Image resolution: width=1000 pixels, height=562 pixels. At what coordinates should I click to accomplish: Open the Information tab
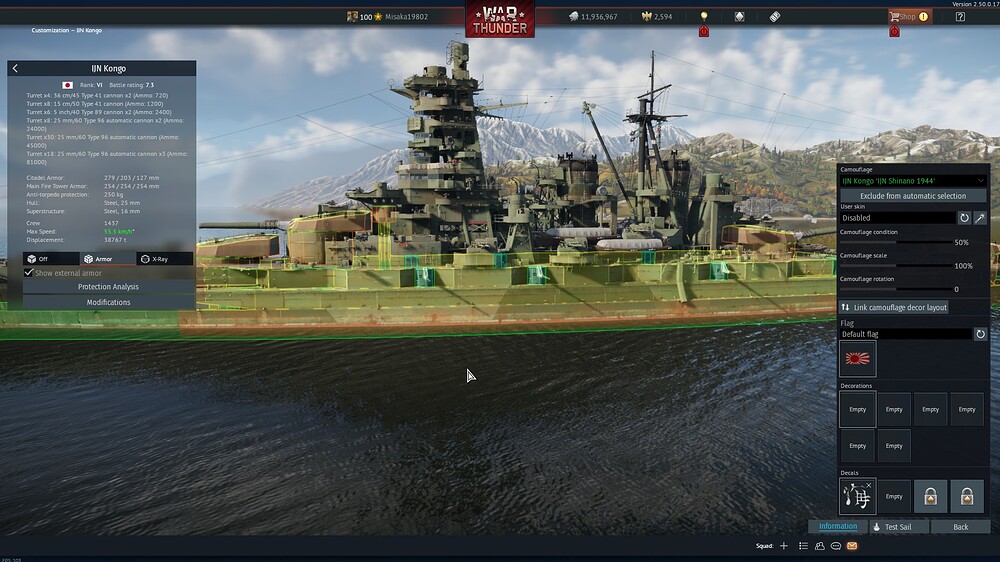(838, 527)
